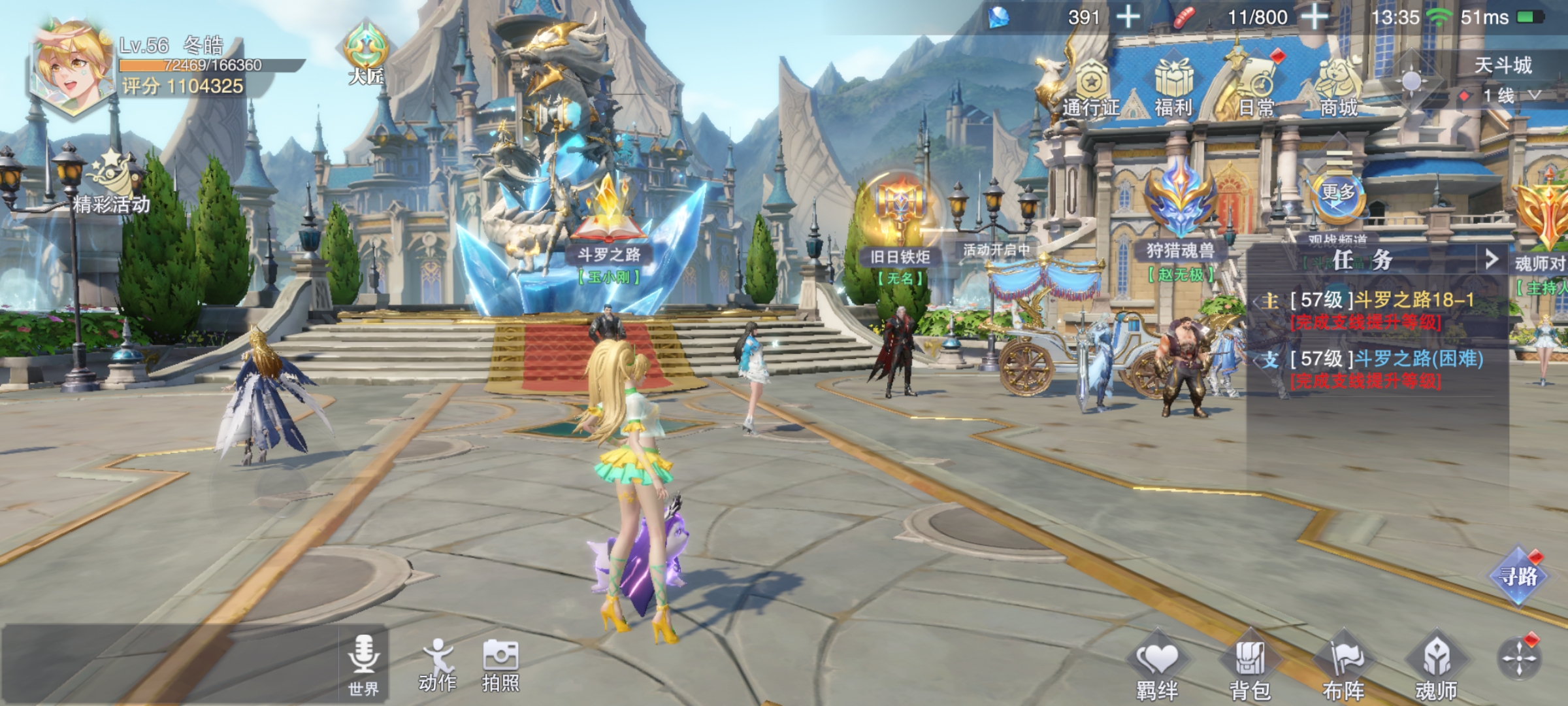The width and height of the screenshot is (1568, 706).
Task: Collapse the 任务 quest panel arrow
Action: click(x=1492, y=260)
